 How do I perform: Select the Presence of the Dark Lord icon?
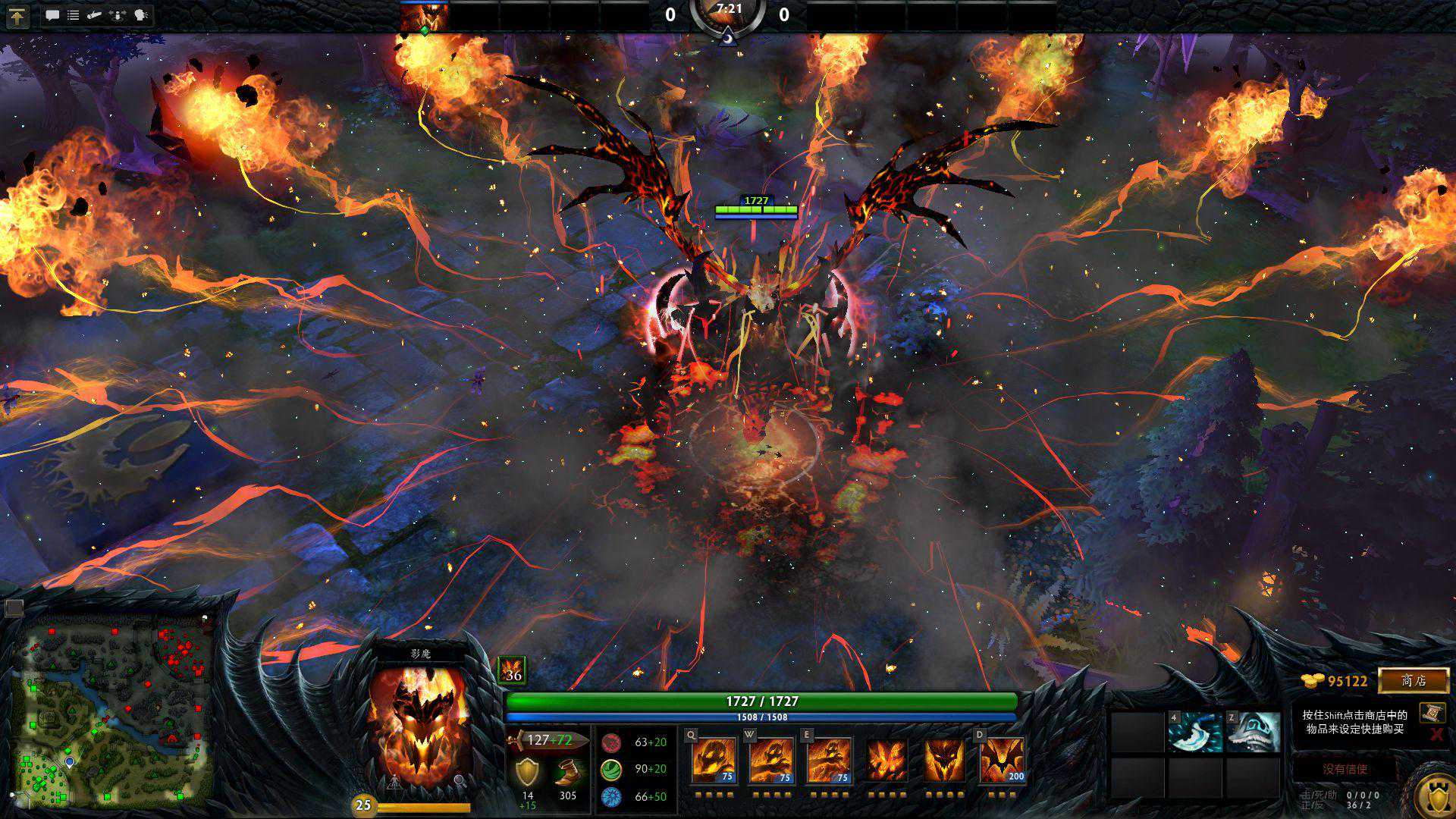pyautogui.click(x=944, y=759)
